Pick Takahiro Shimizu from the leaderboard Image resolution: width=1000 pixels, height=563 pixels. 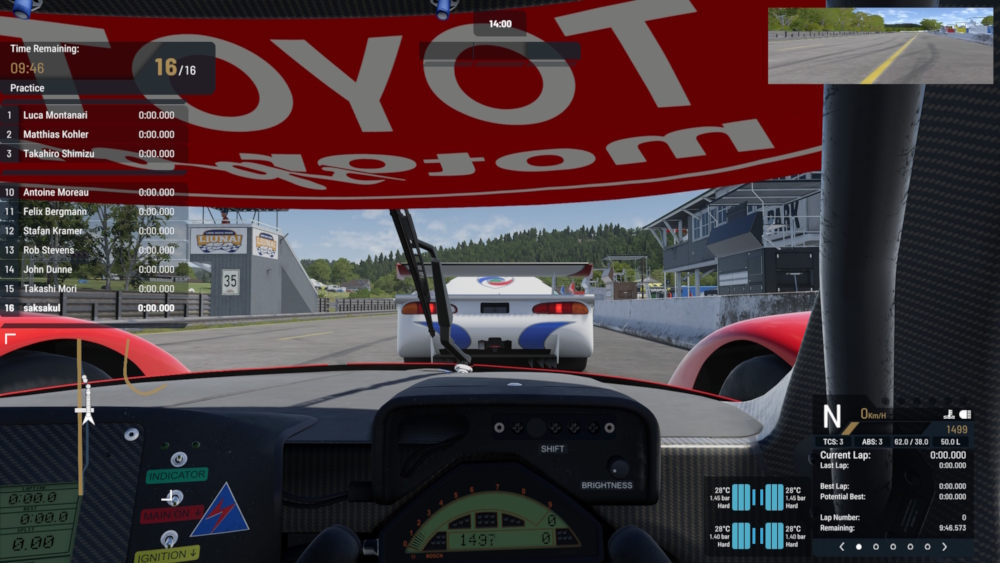point(95,154)
